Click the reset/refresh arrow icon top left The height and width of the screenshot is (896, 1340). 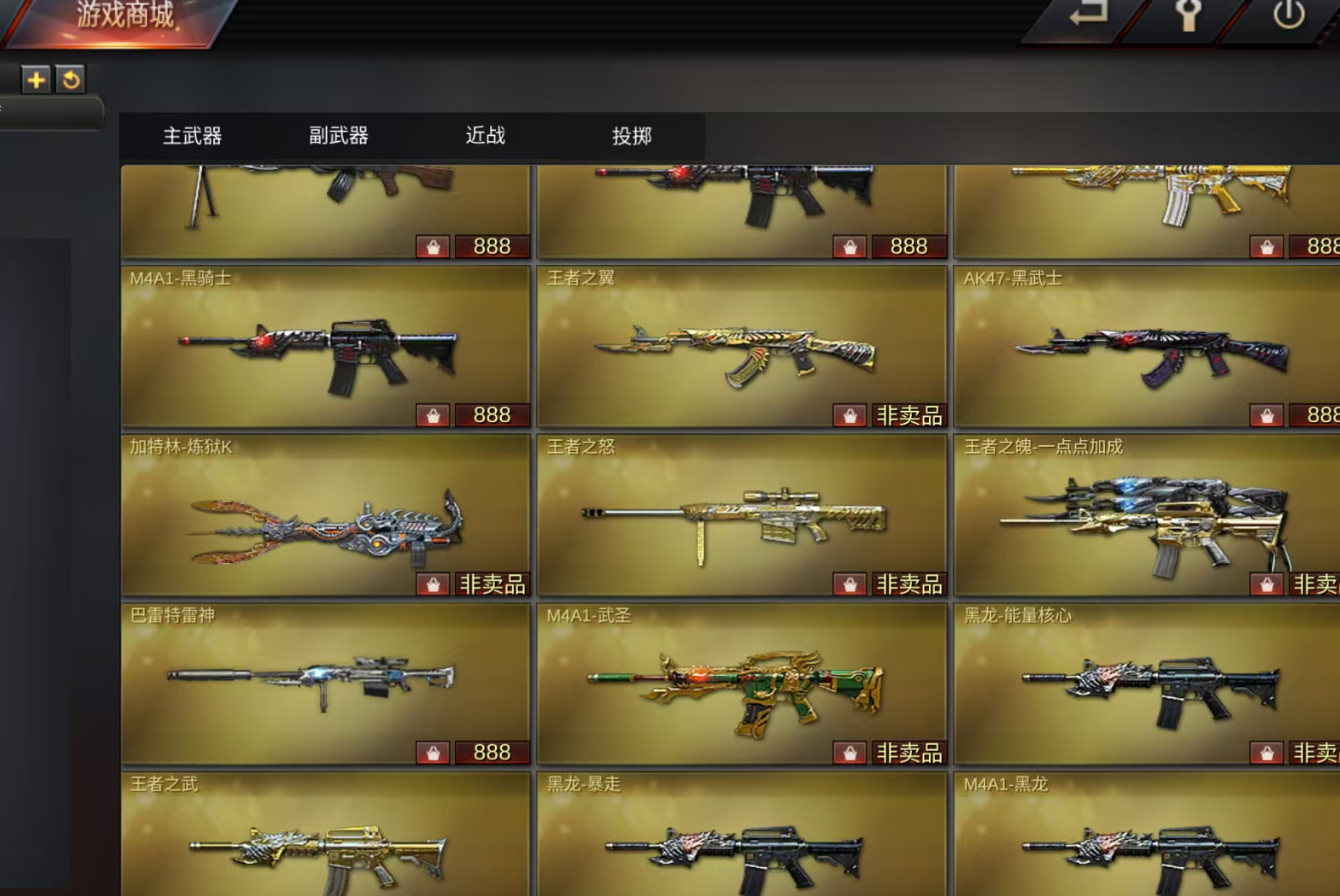pyautogui.click(x=72, y=81)
